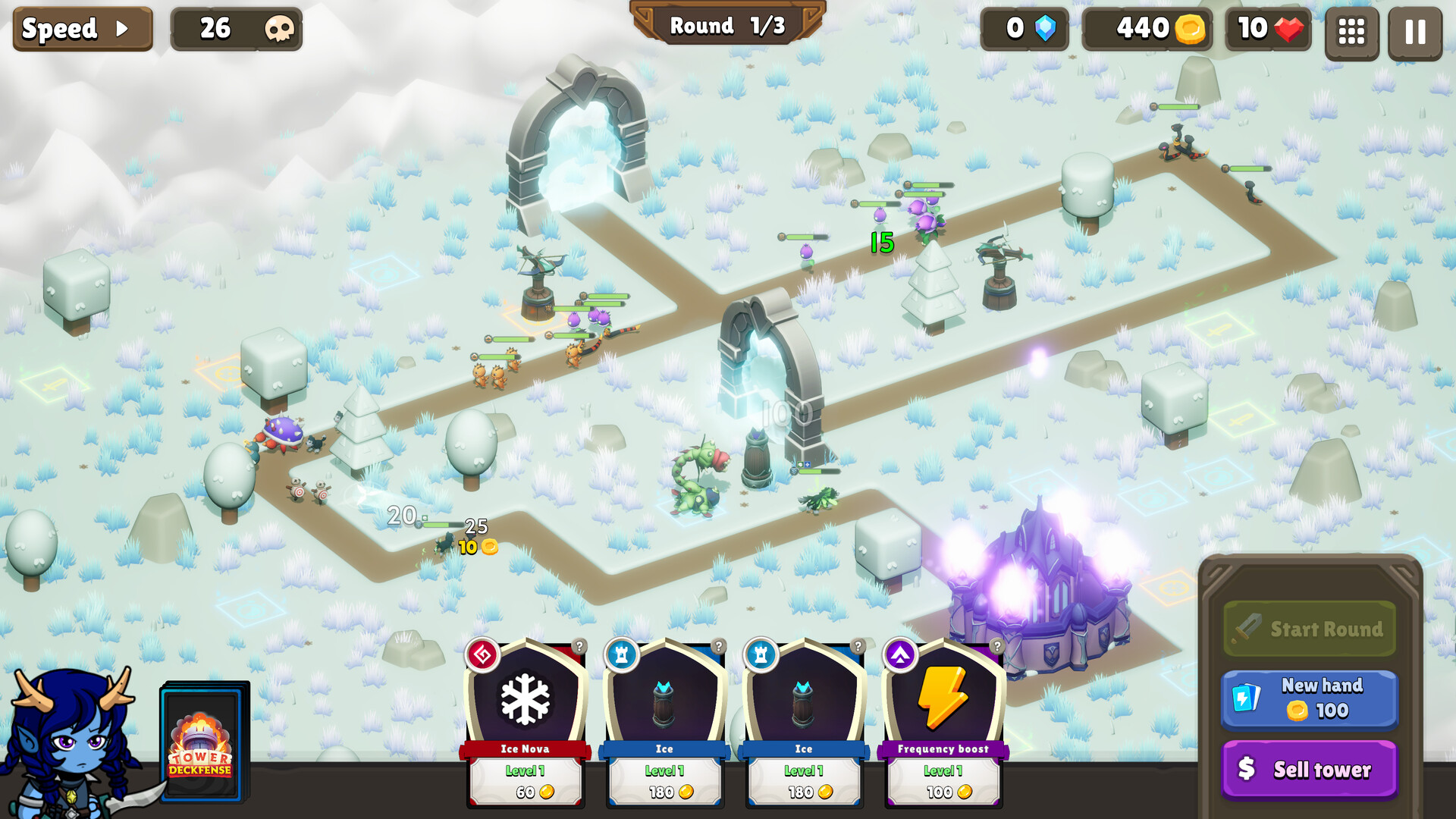Open the grid menu in the top bar
Viewport: 1456px width, 819px height.
coord(1351,30)
